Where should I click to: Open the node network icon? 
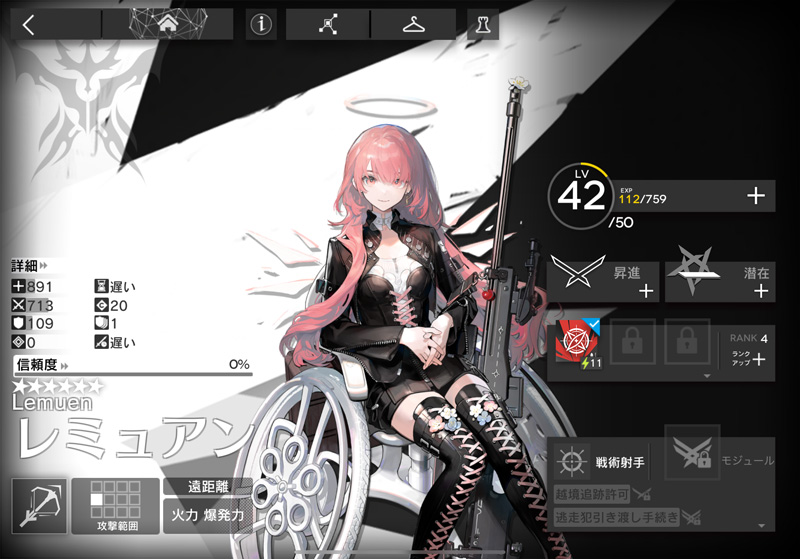coord(327,25)
